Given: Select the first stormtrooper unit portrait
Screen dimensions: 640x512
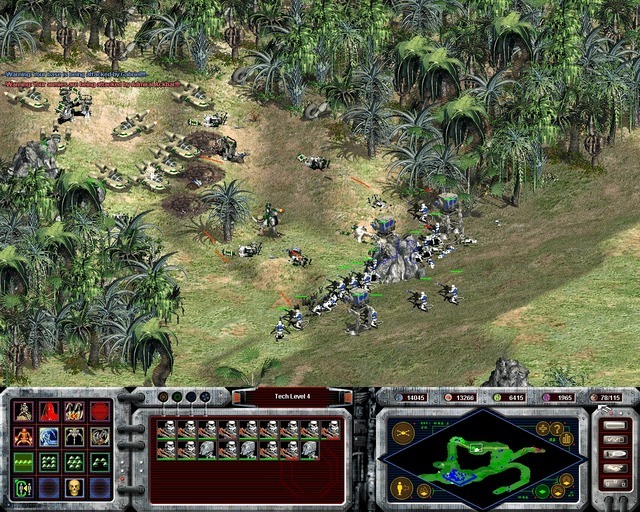Looking at the screenshot, I should pyautogui.click(x=167, y=429).
